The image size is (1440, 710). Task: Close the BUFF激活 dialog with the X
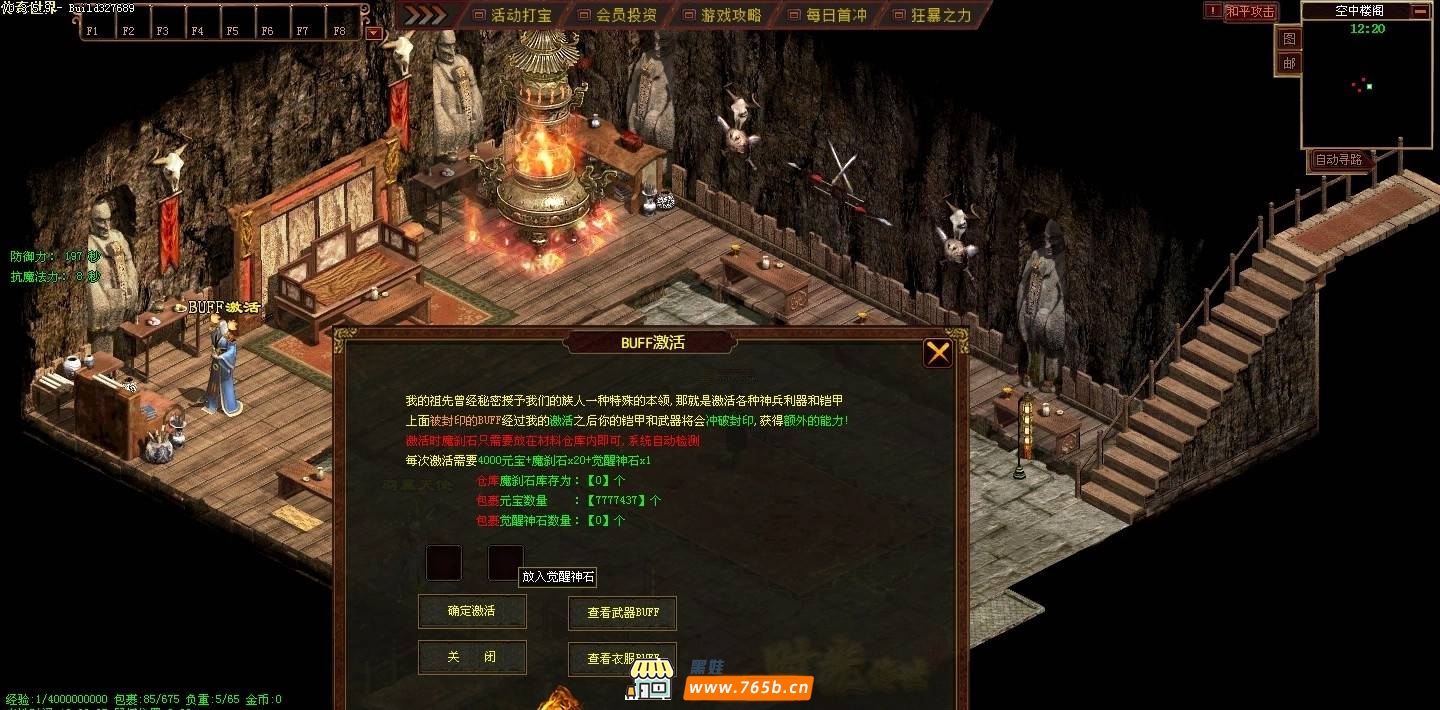(x=937, y=352)
